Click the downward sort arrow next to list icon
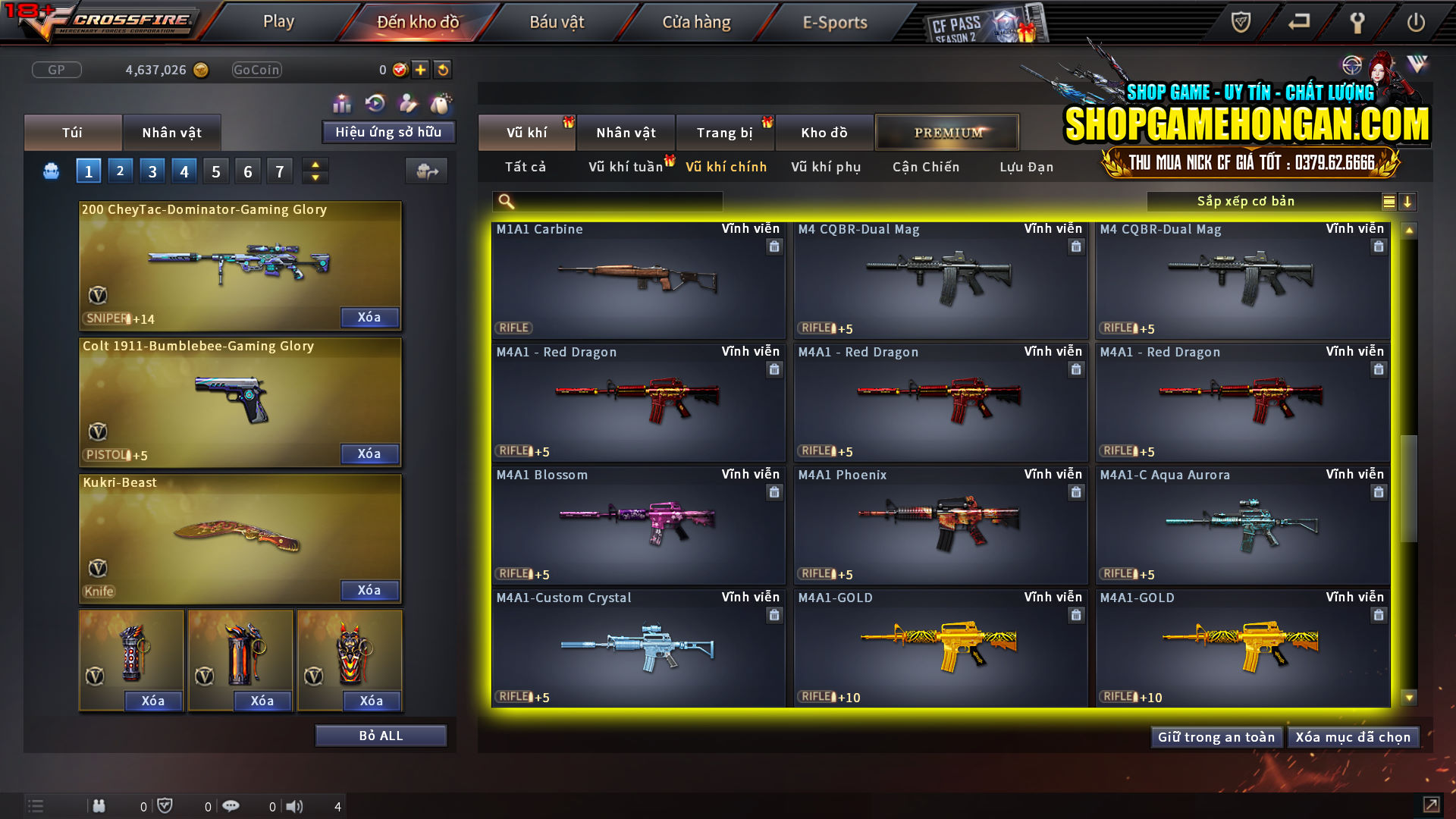Viewport: 1456px width, 819px height. coord(1408,201)
